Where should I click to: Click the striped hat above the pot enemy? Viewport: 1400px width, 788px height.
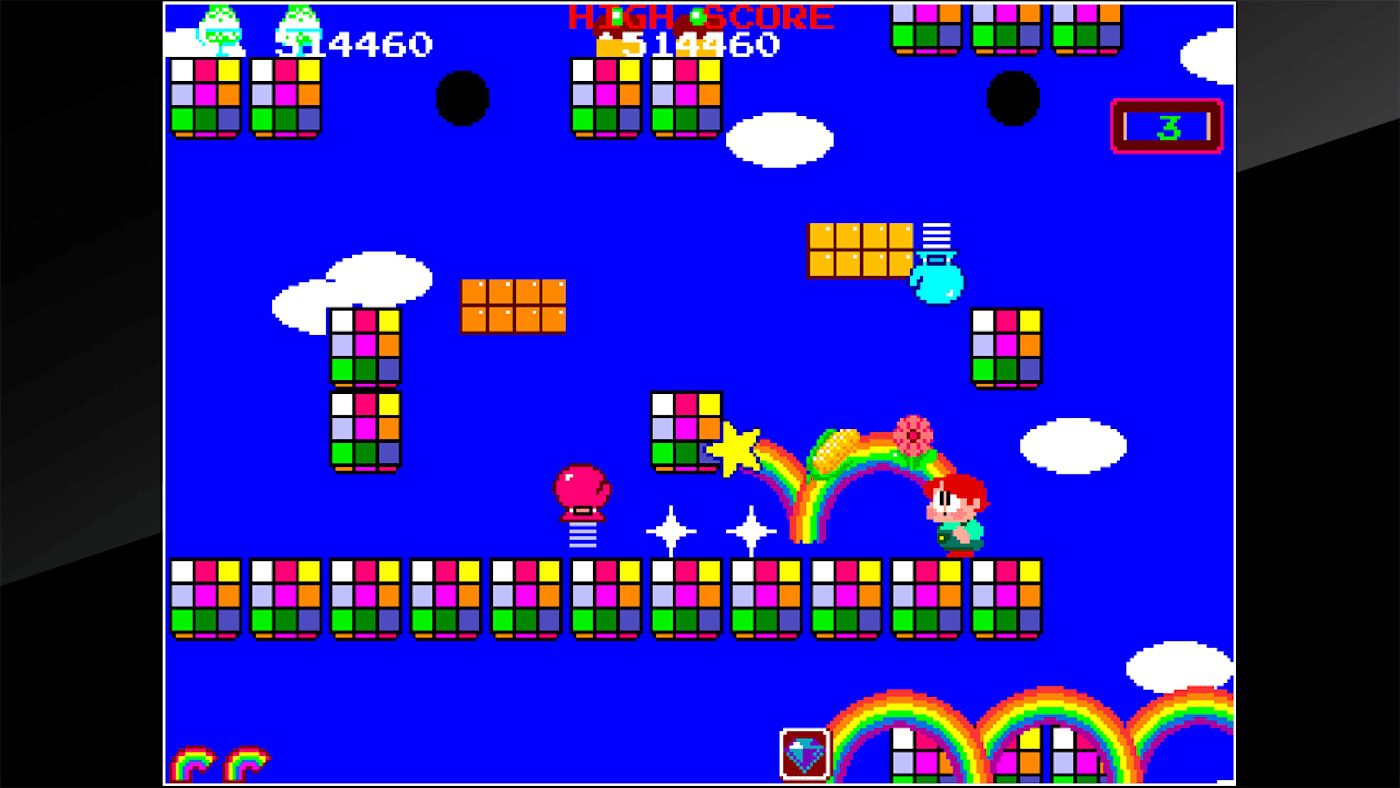(938, 233)
